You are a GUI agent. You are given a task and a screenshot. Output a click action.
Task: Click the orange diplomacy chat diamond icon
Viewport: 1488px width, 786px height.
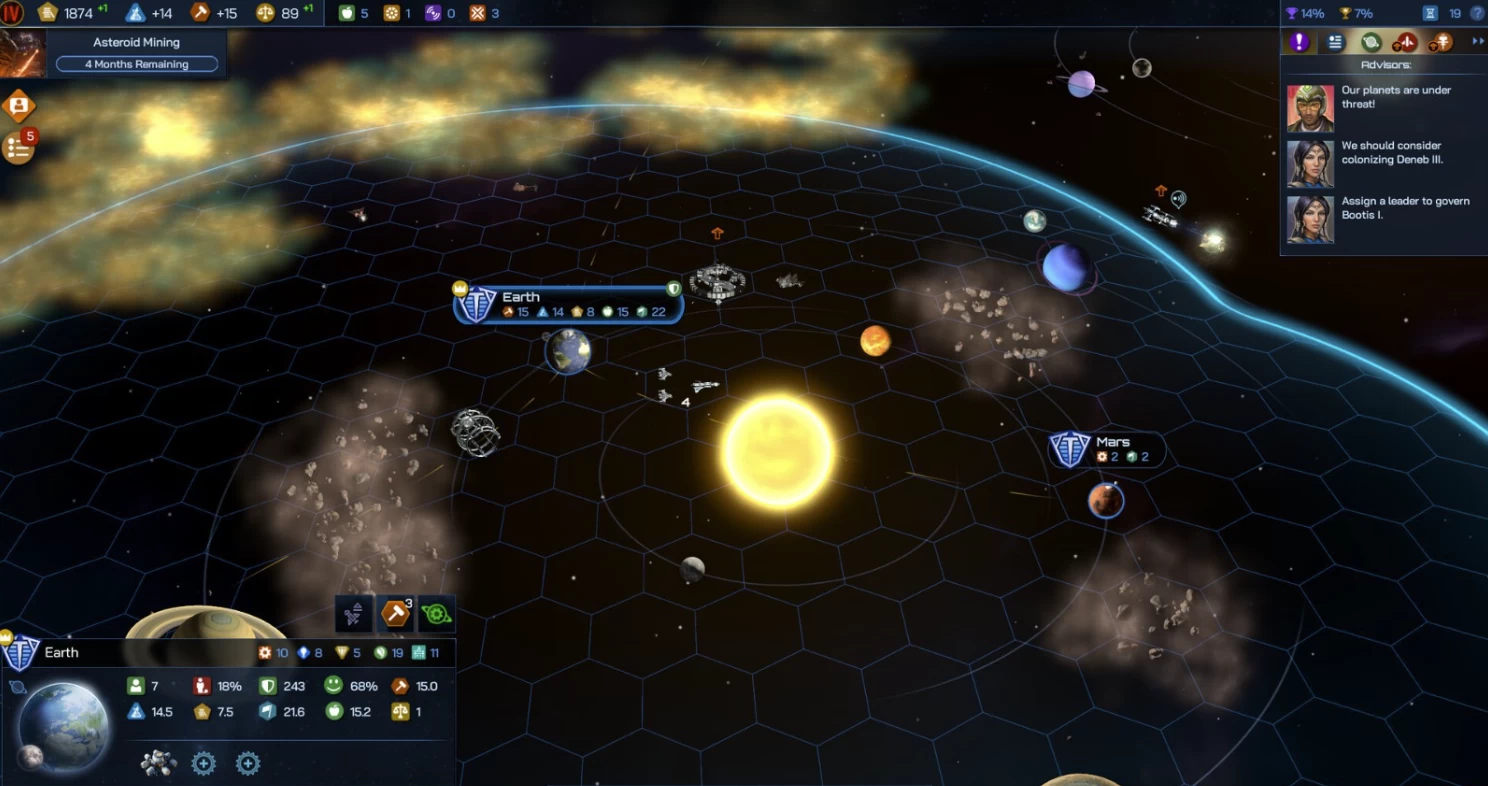click(18, 105)
